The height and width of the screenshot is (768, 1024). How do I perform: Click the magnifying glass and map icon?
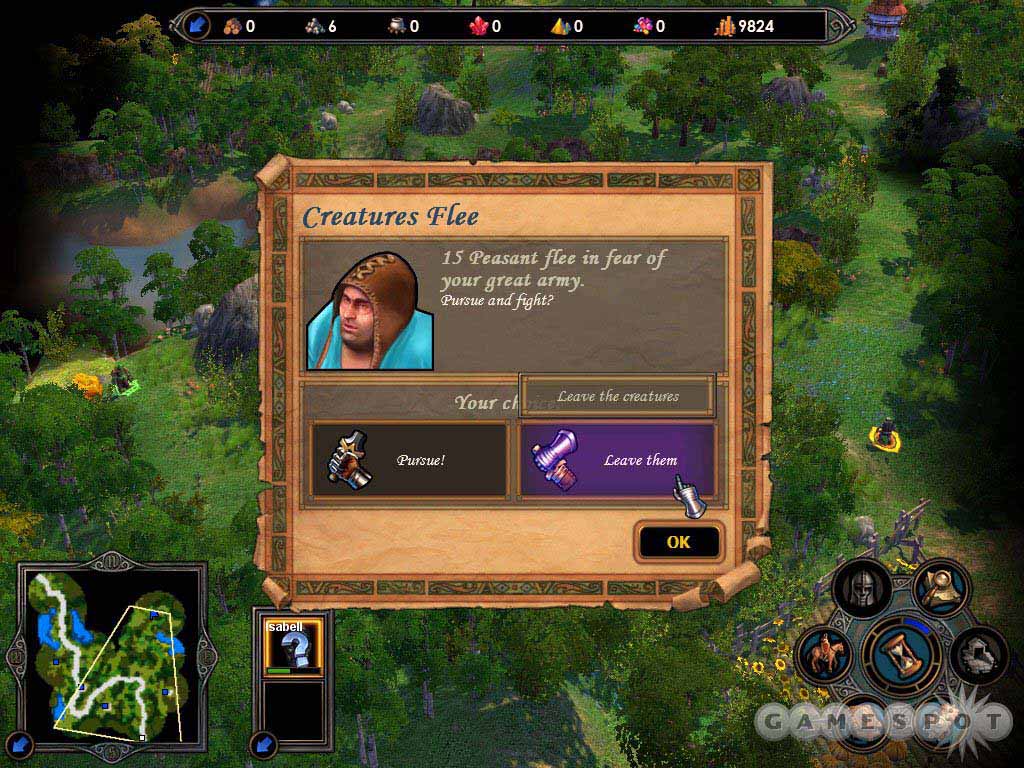tap(939, 589)
